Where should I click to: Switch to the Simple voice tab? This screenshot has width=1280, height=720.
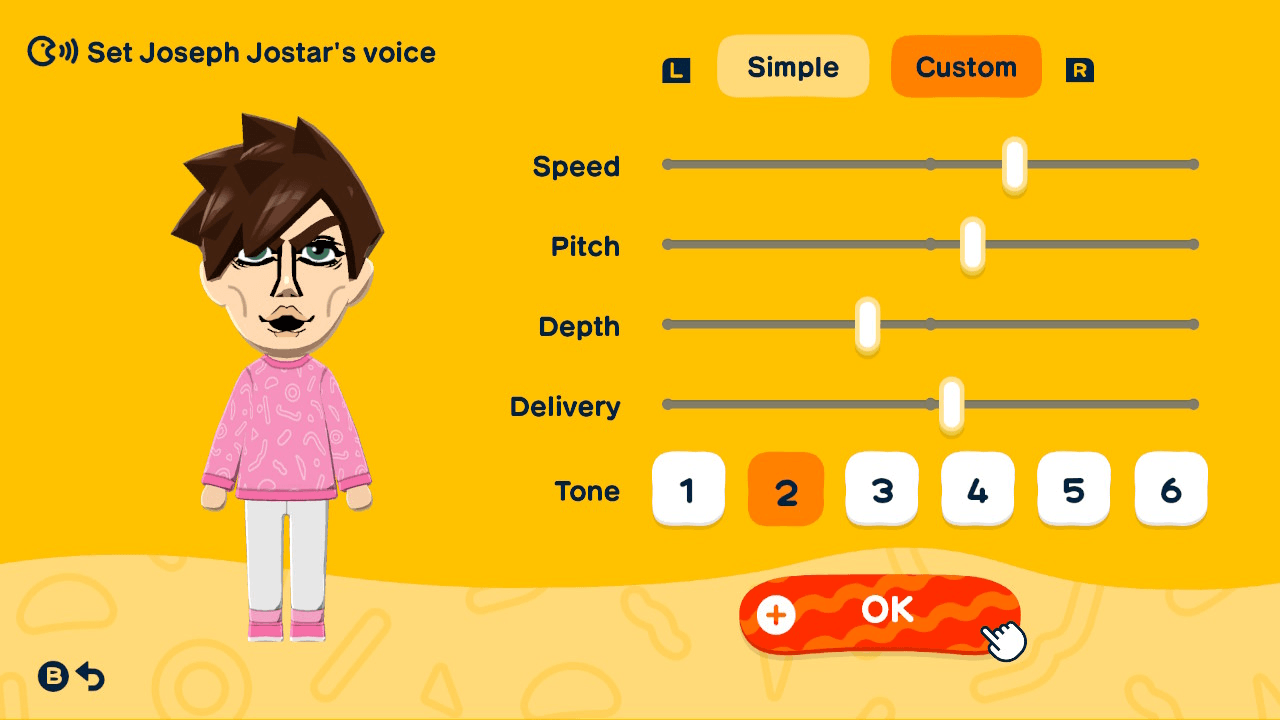point(793,66)
